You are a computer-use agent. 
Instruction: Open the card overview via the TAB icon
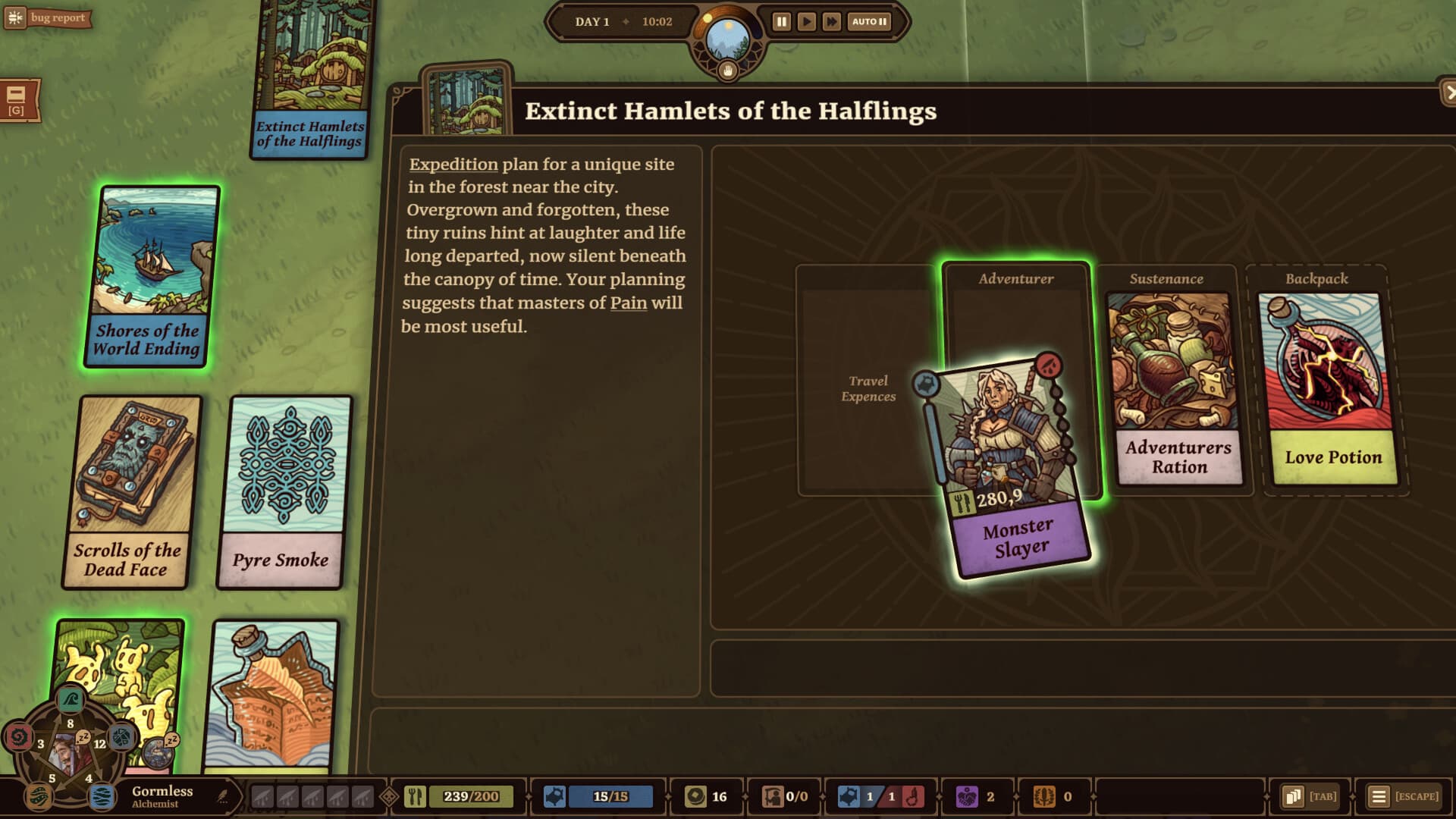click(x=1292, y=796)
